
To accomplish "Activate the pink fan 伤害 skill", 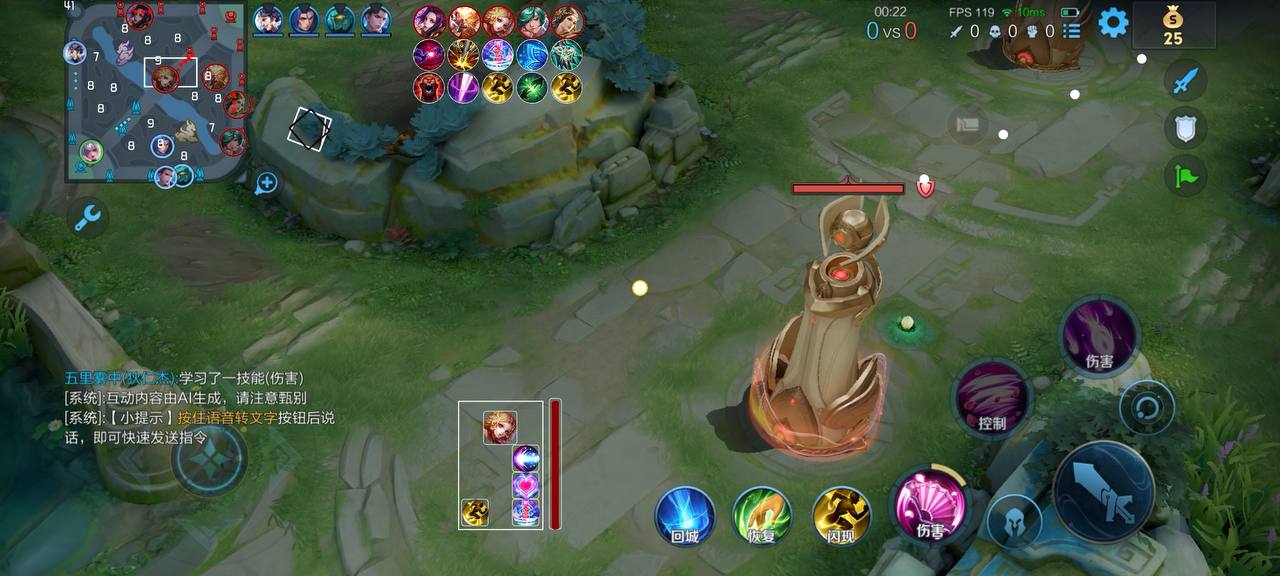I will click(x=930, y=505).
